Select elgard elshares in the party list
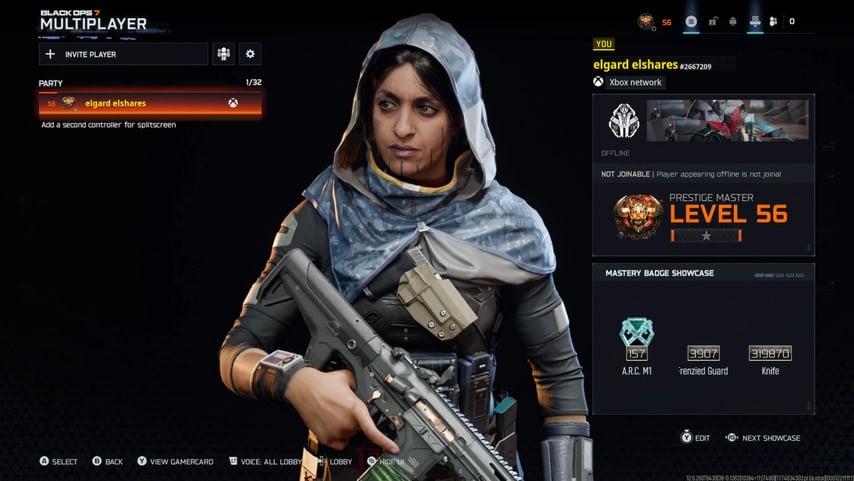 pos(150,103)
